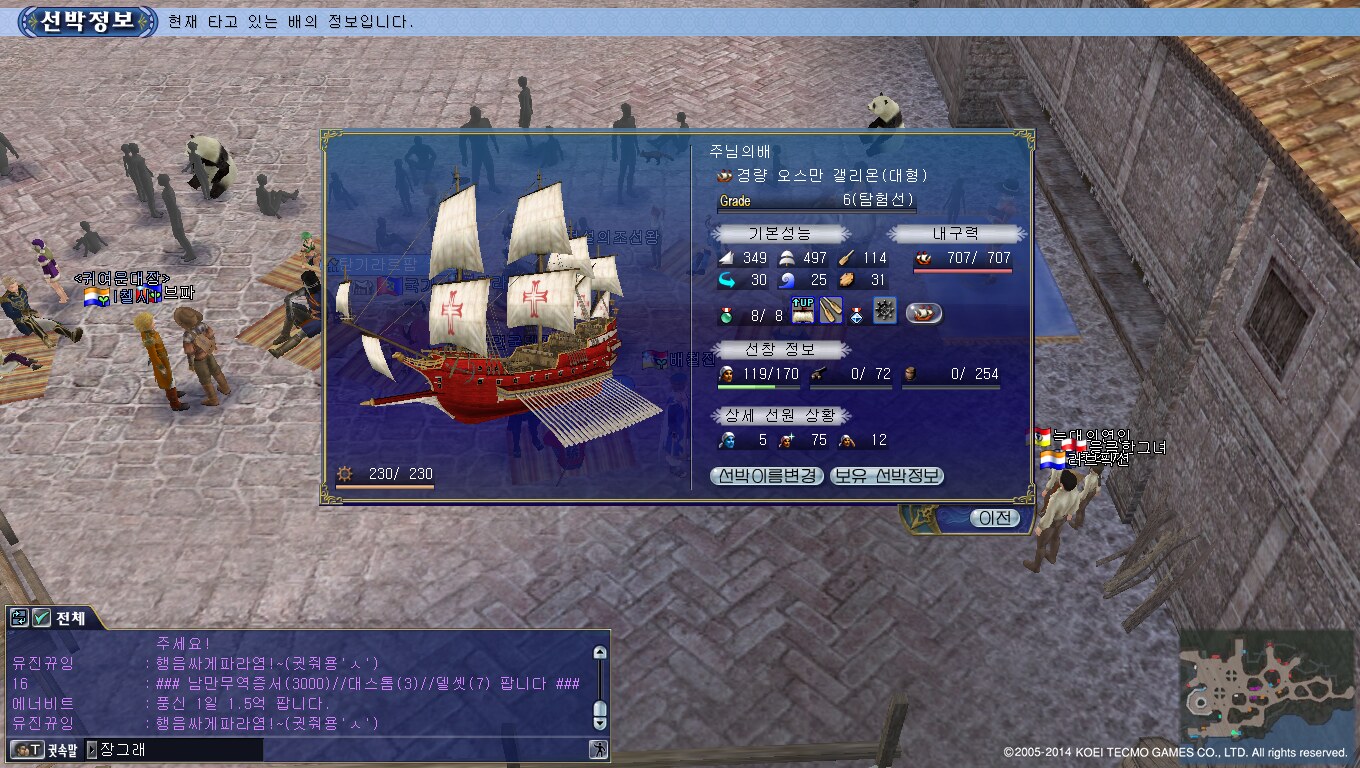Click the 선박이름변경 rename ship button
This screenshot has width=1360, height=768.
pos(767,476)
